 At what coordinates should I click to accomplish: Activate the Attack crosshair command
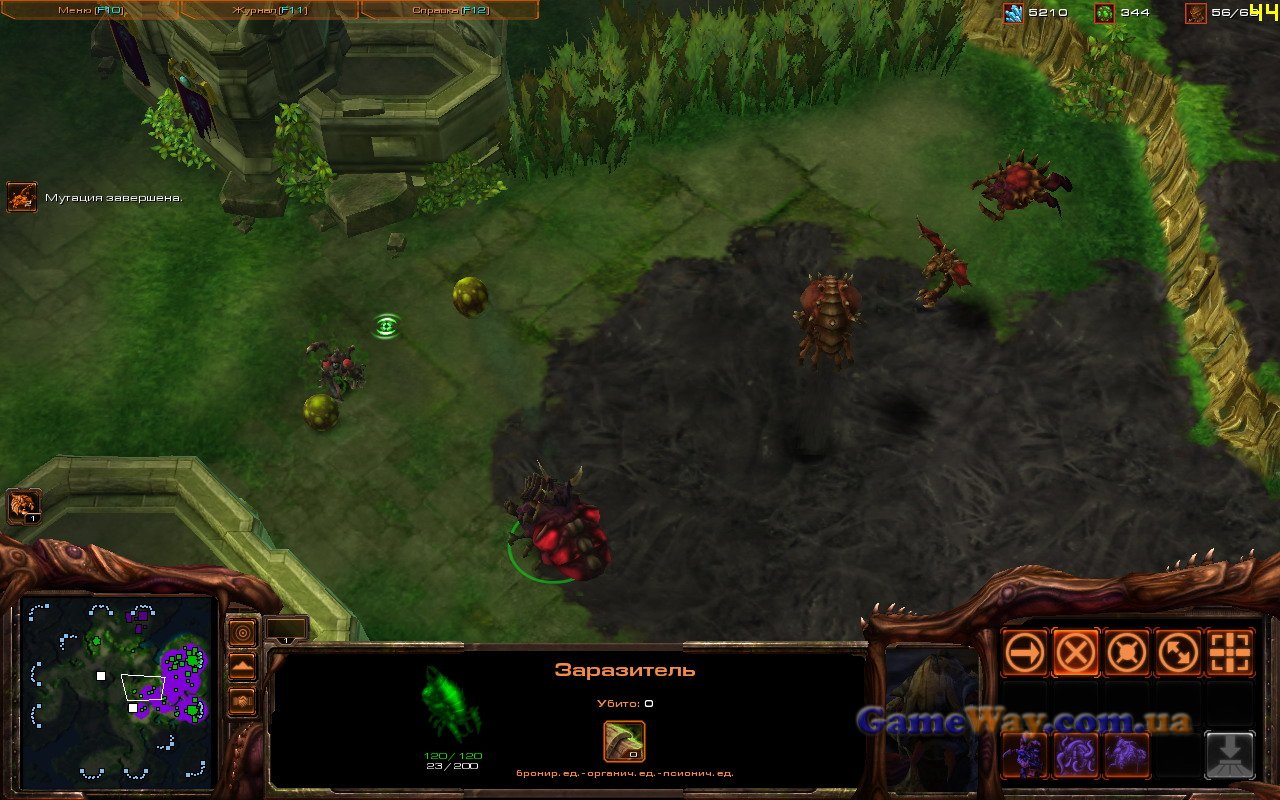1230,653
